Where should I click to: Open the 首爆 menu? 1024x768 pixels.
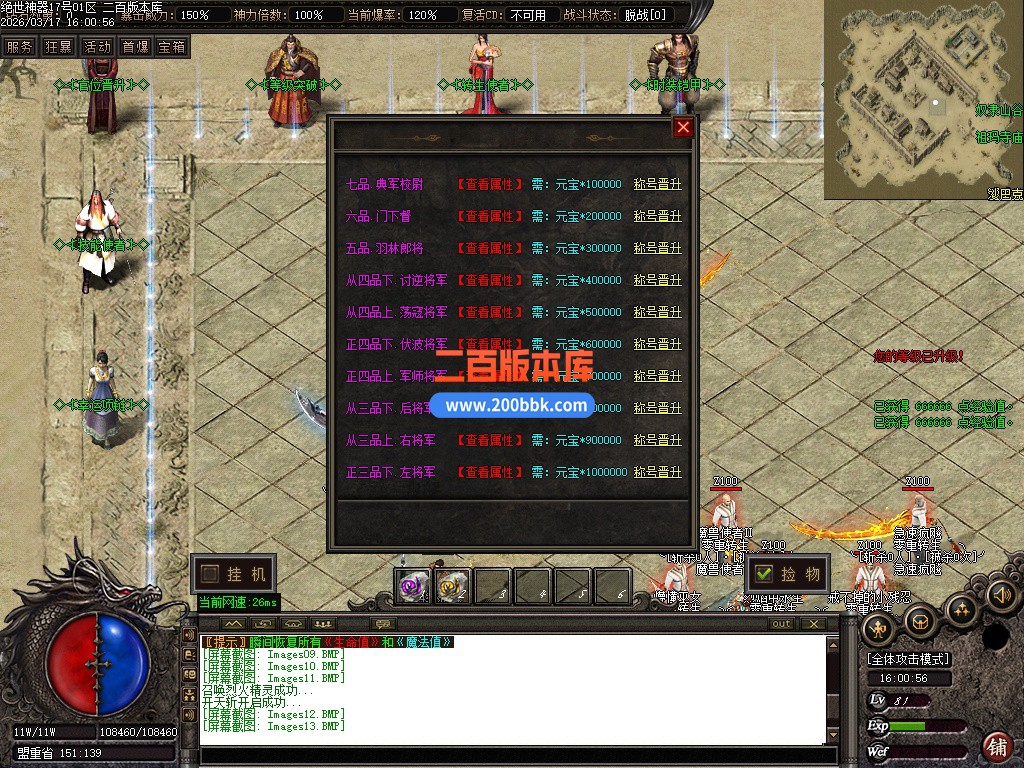pos(135,47)
